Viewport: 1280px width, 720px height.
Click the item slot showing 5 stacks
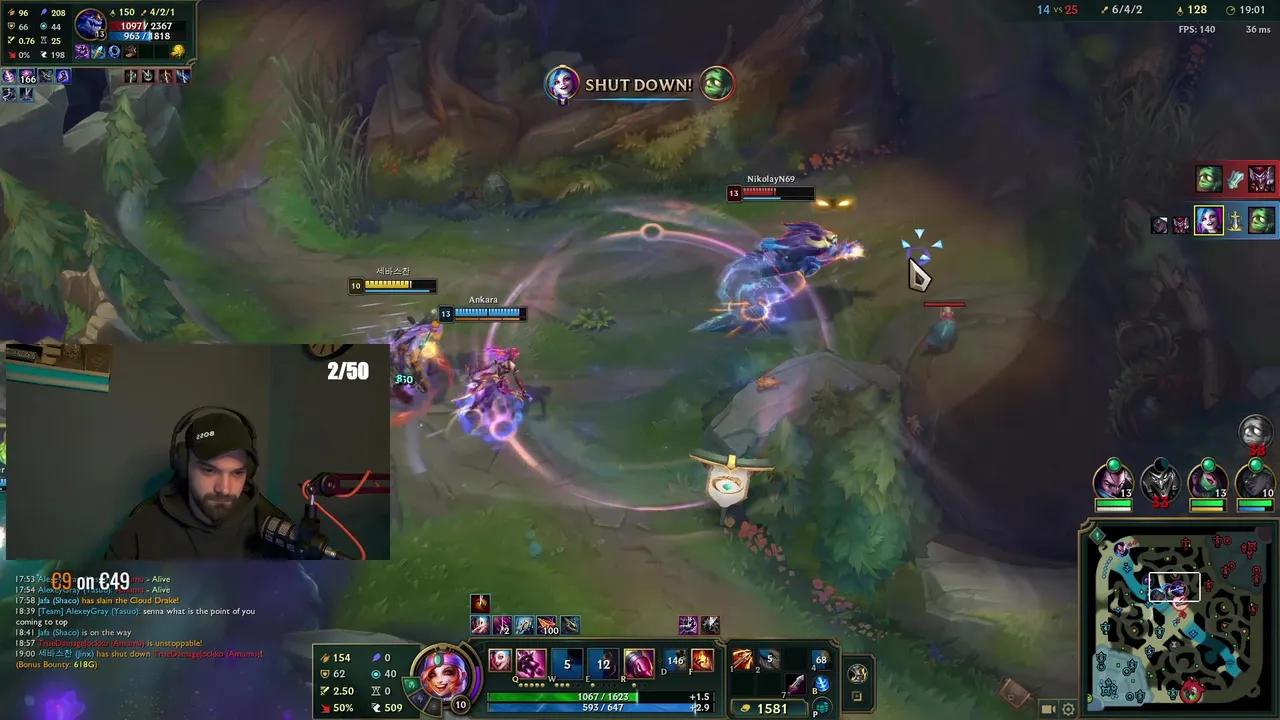[x=769, y=658]
